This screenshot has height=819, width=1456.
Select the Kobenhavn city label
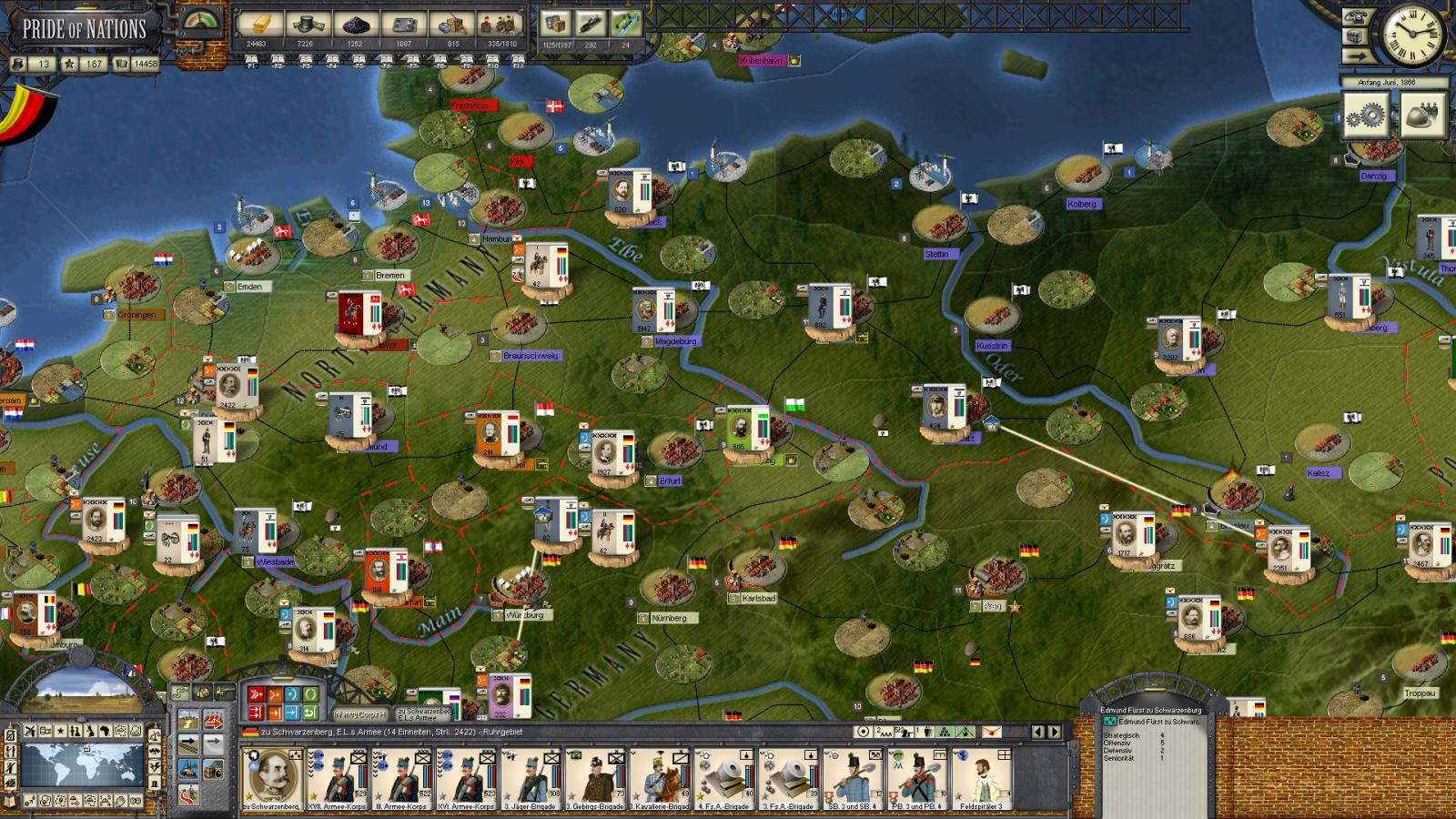(762, 60)
